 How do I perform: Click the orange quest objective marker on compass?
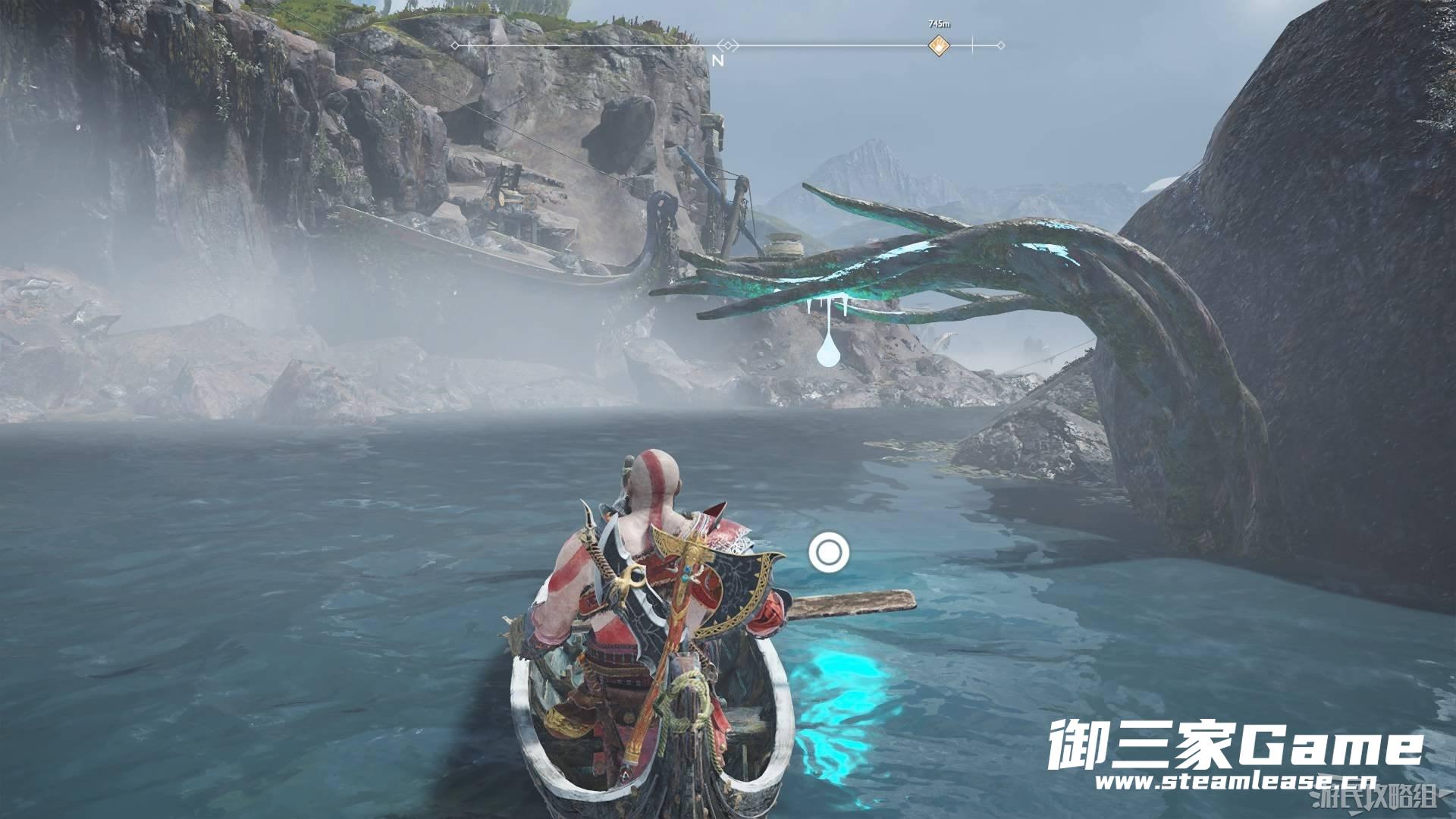939,45
